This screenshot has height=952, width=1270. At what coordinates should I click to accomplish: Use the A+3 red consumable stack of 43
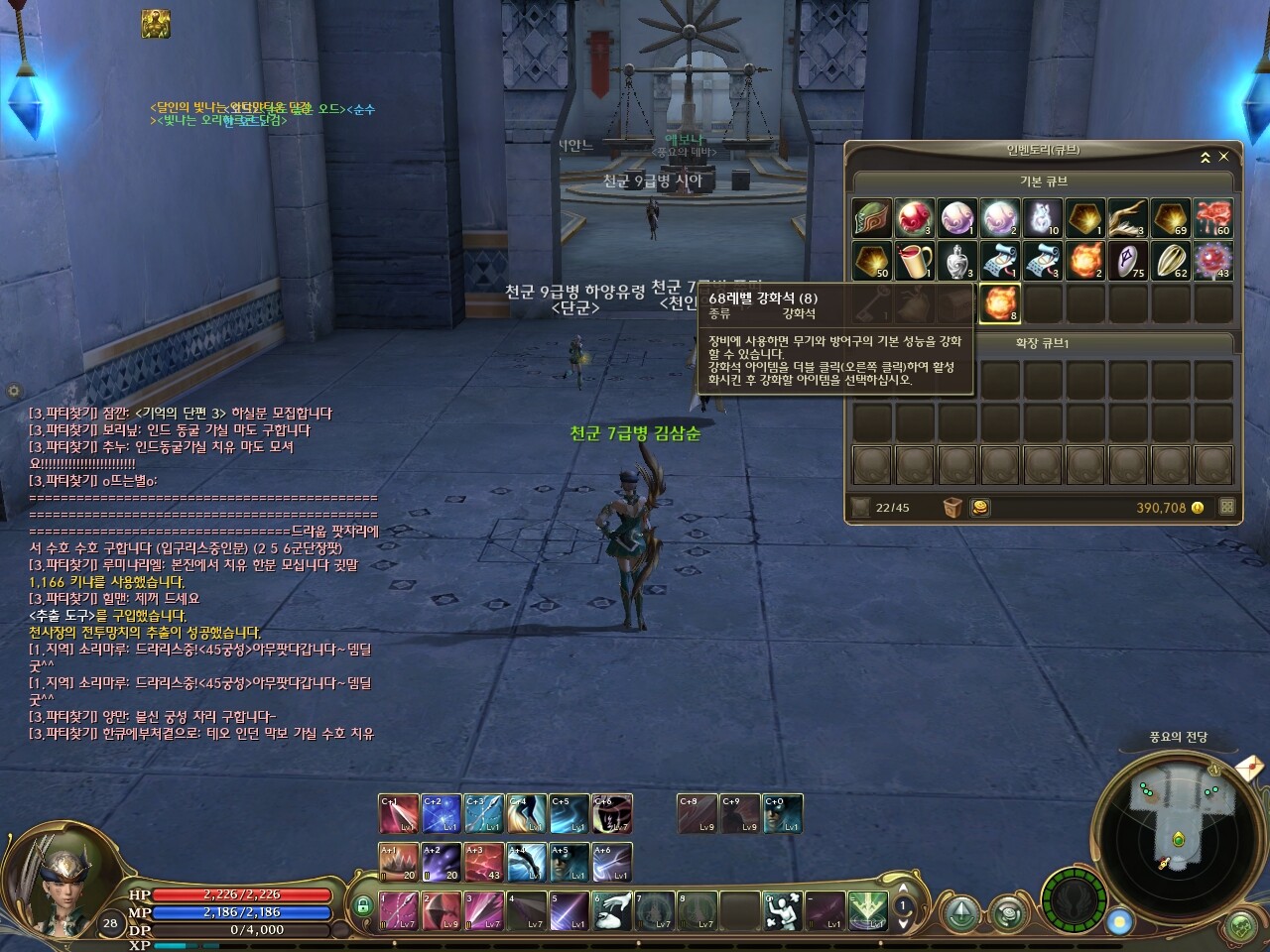pyautogui.click(x=483, y=863)
